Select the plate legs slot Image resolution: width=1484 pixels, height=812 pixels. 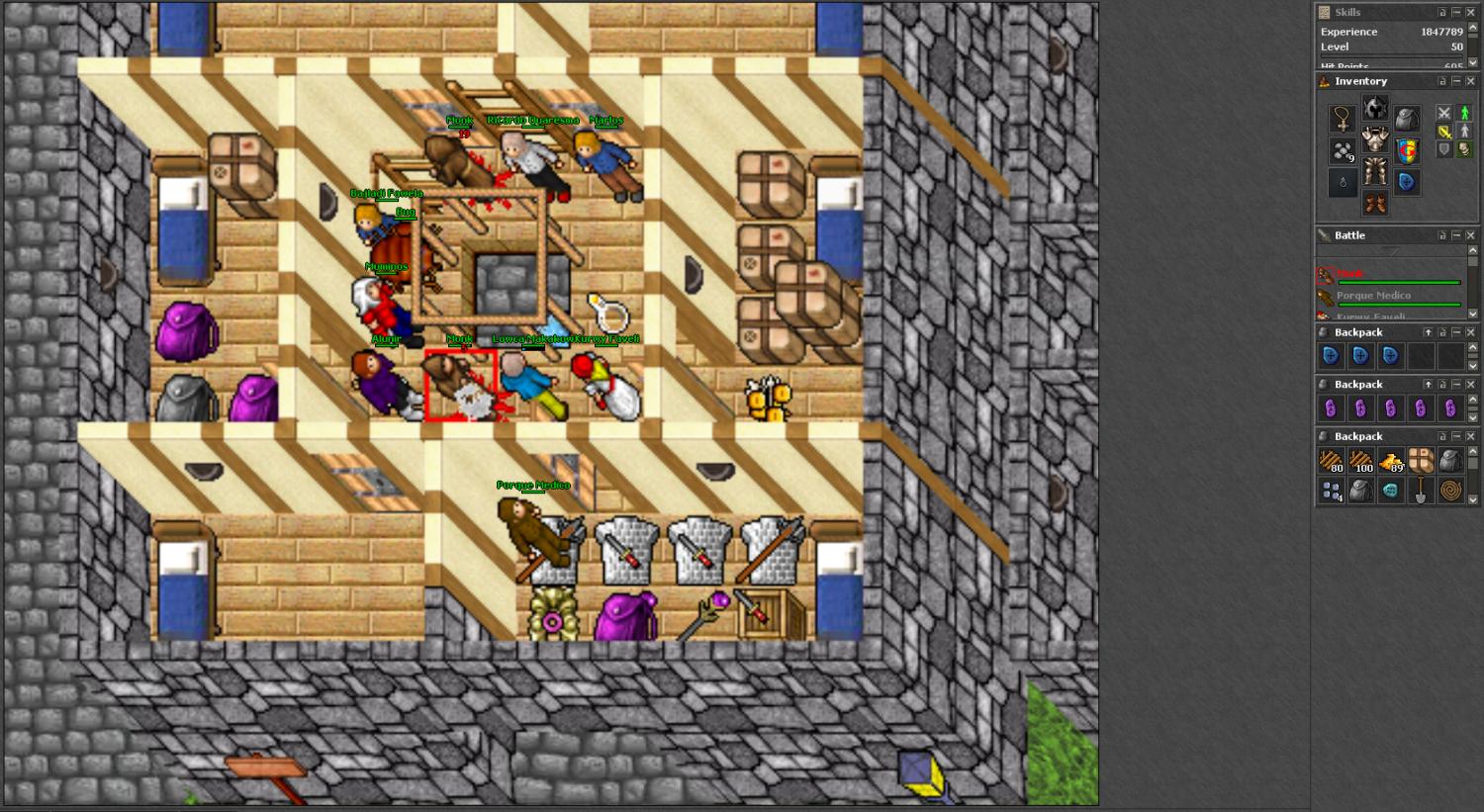[x=1374, y=171]
